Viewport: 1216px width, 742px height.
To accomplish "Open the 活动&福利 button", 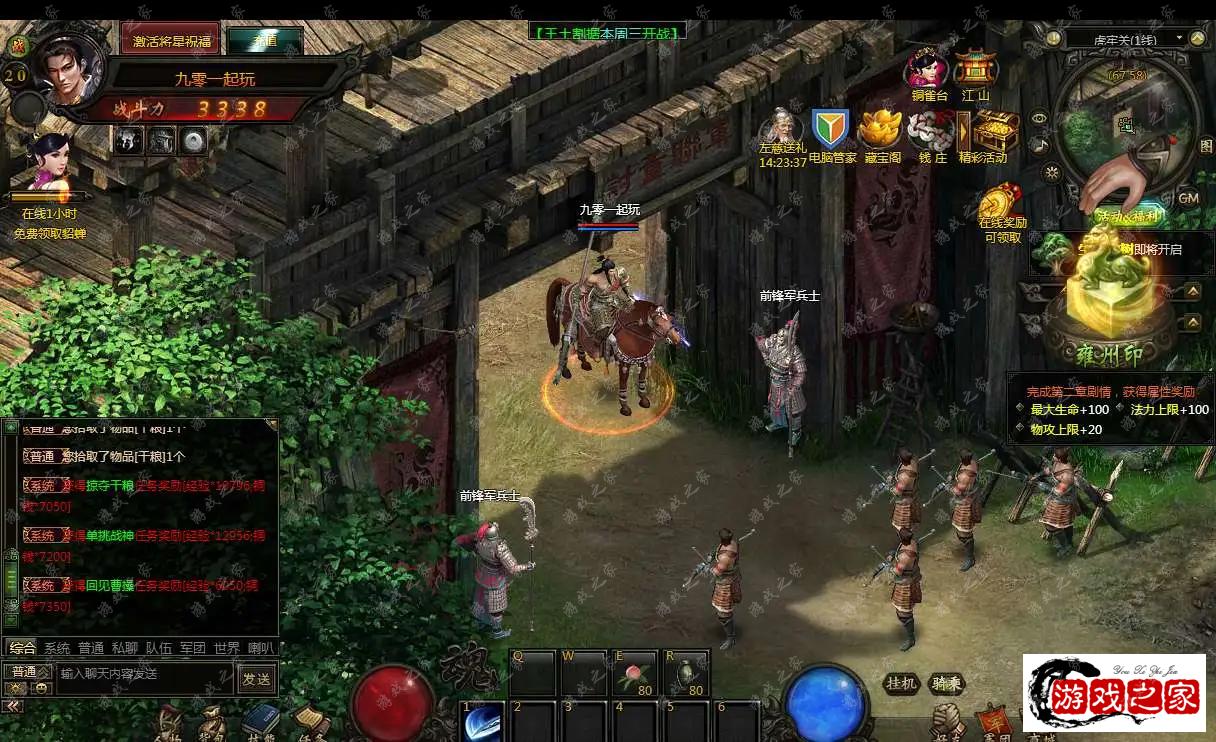I will coord(1127,215).
